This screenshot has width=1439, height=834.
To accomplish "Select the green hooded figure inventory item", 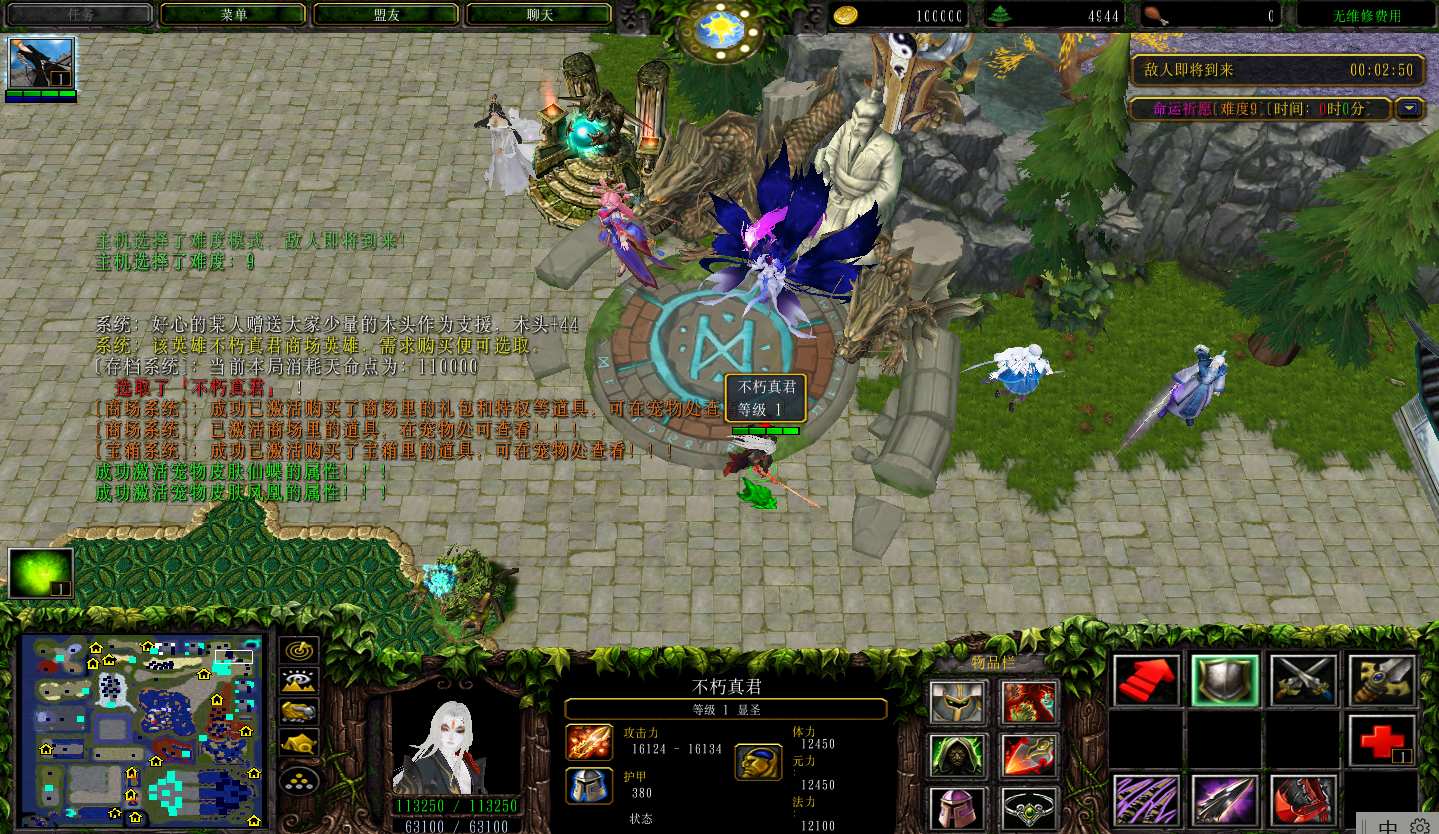I will [959, 756].
